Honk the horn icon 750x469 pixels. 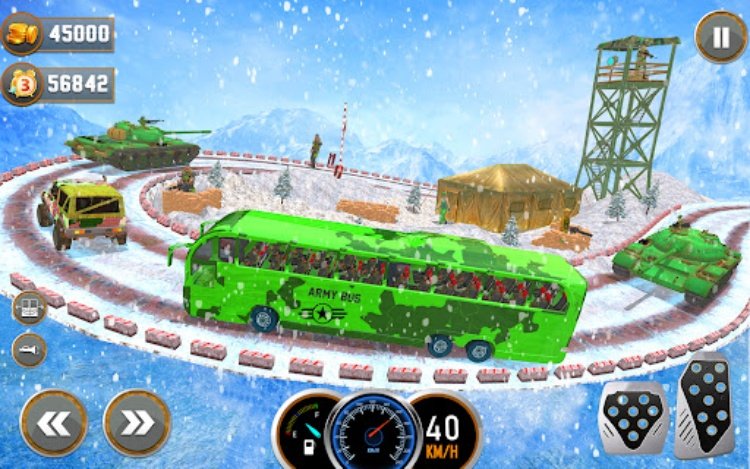pyautogui.click(x=28, y=349)
